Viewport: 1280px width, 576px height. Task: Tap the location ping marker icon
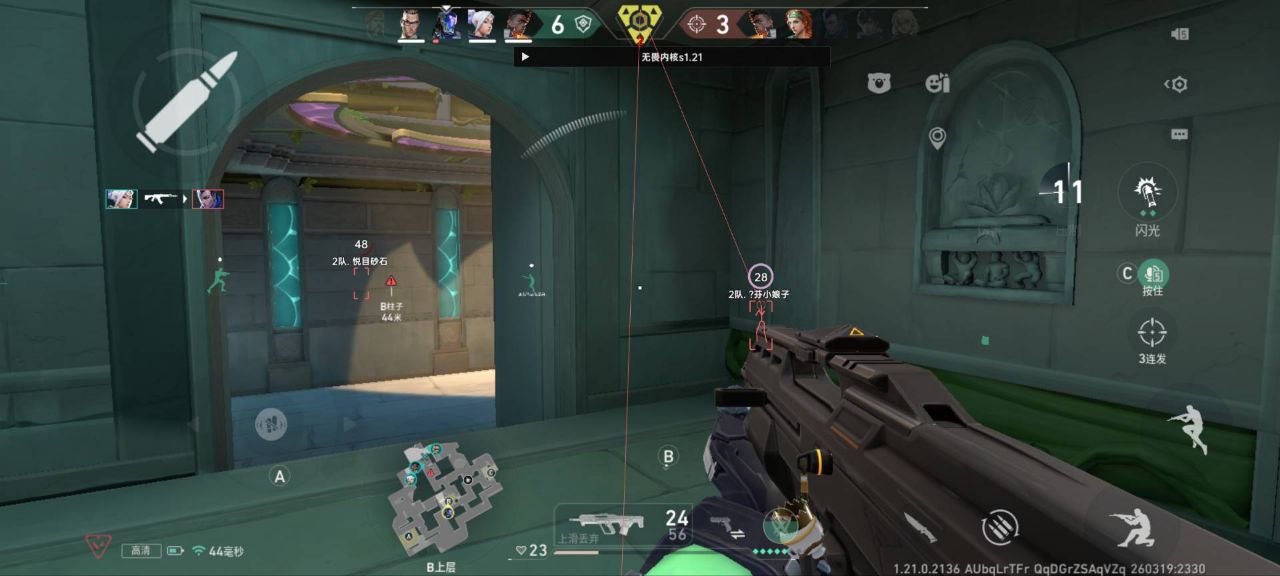pos(937,139)
